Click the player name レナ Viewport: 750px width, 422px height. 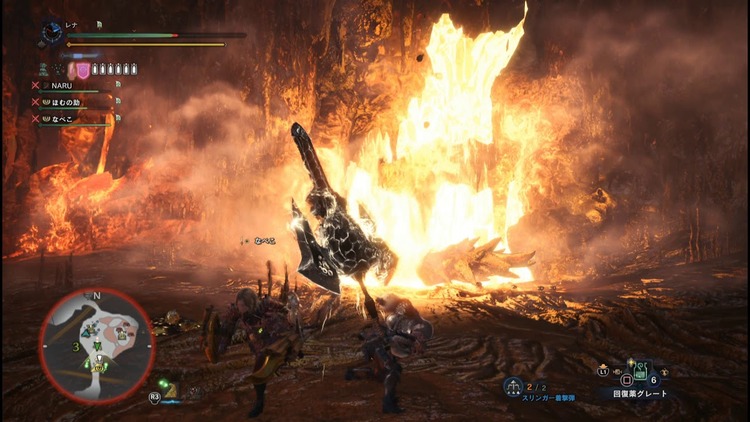pyautogui.click(x=75, y=24)
